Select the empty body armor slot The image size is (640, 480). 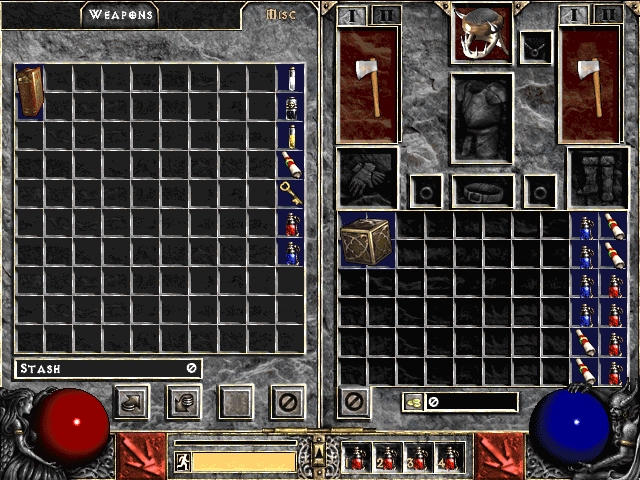click(482, 117)
